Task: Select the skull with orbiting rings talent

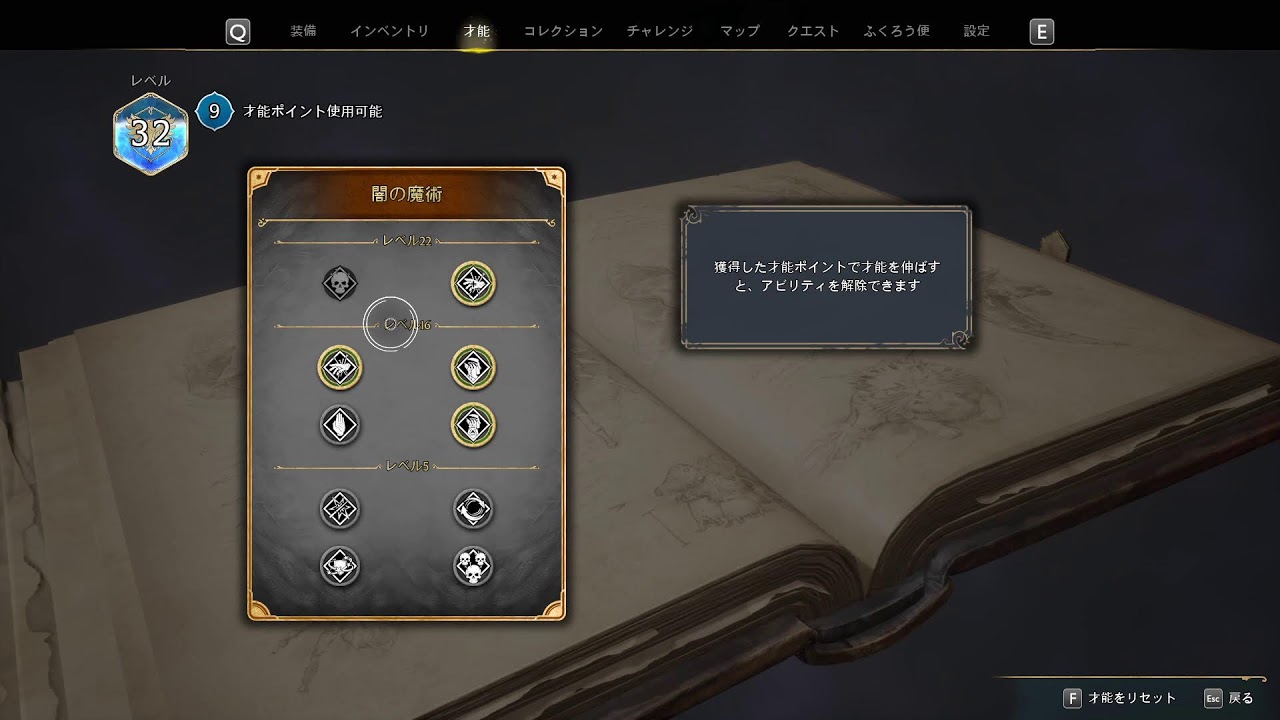Action: 340,567
